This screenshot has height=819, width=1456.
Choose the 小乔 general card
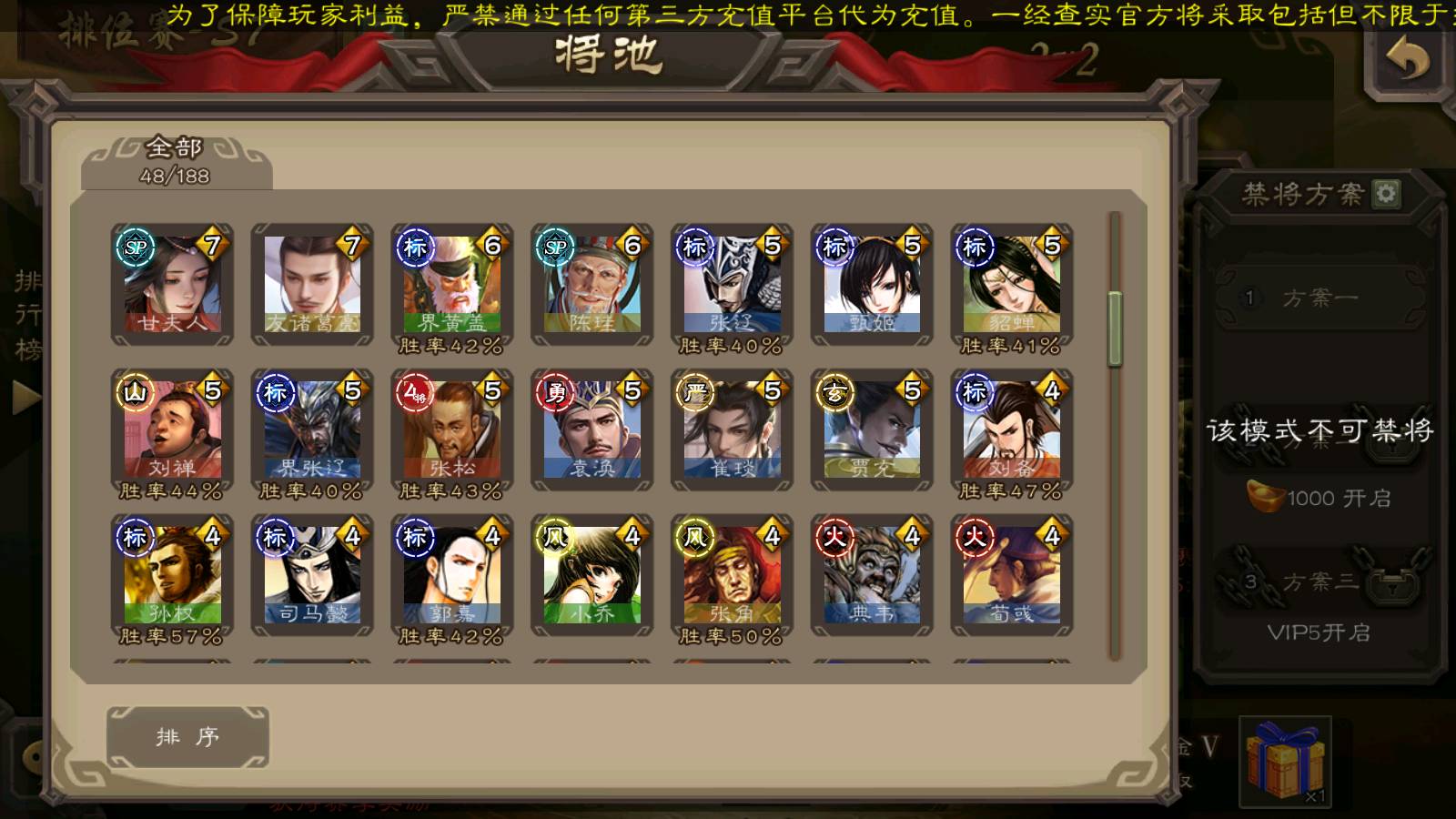coord(592,576)
